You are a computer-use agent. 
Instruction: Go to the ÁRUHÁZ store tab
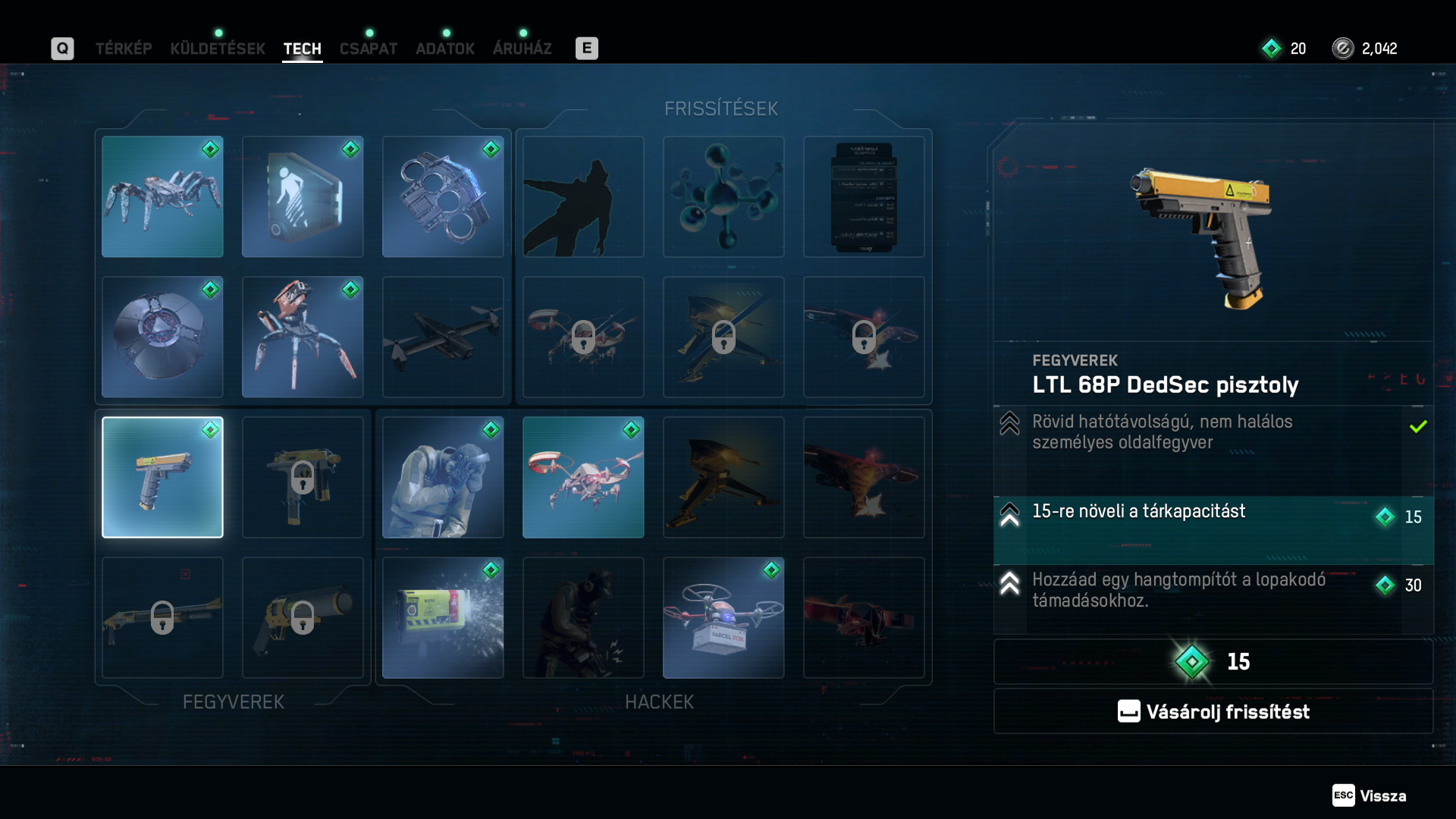pyautogui.click(x=522, y=49)
